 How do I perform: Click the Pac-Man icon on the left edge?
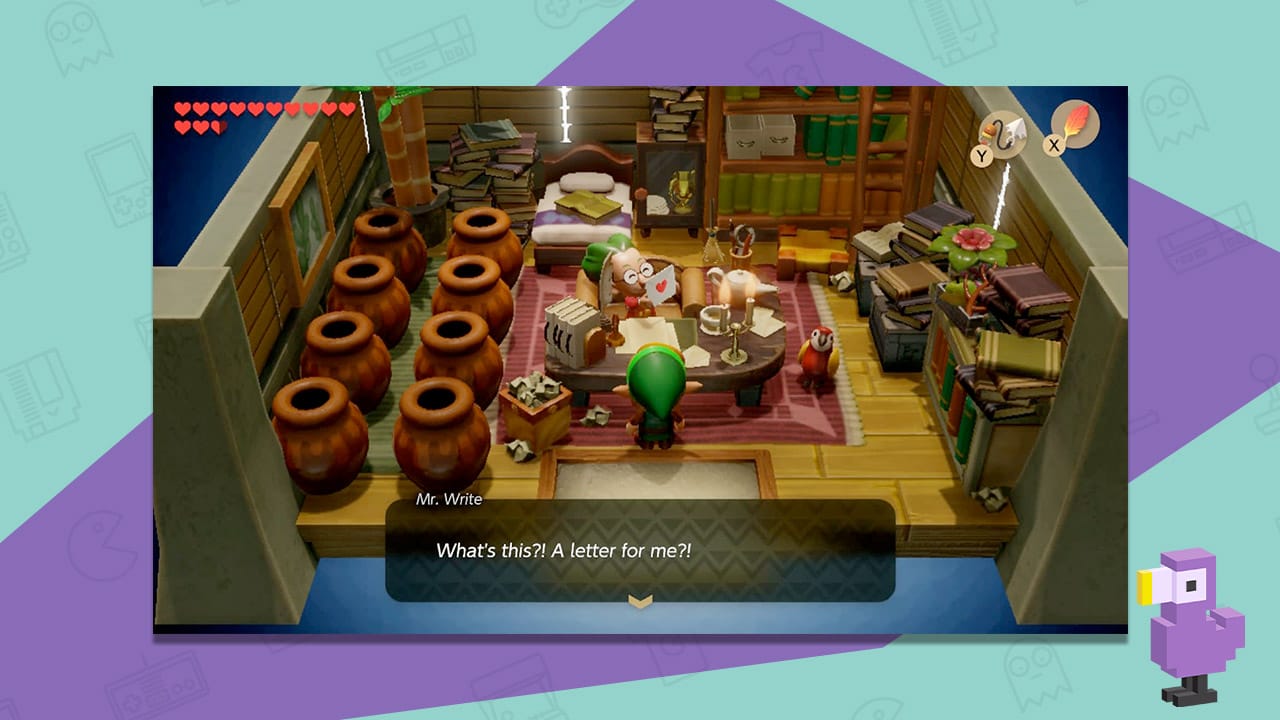pos(102,545)
